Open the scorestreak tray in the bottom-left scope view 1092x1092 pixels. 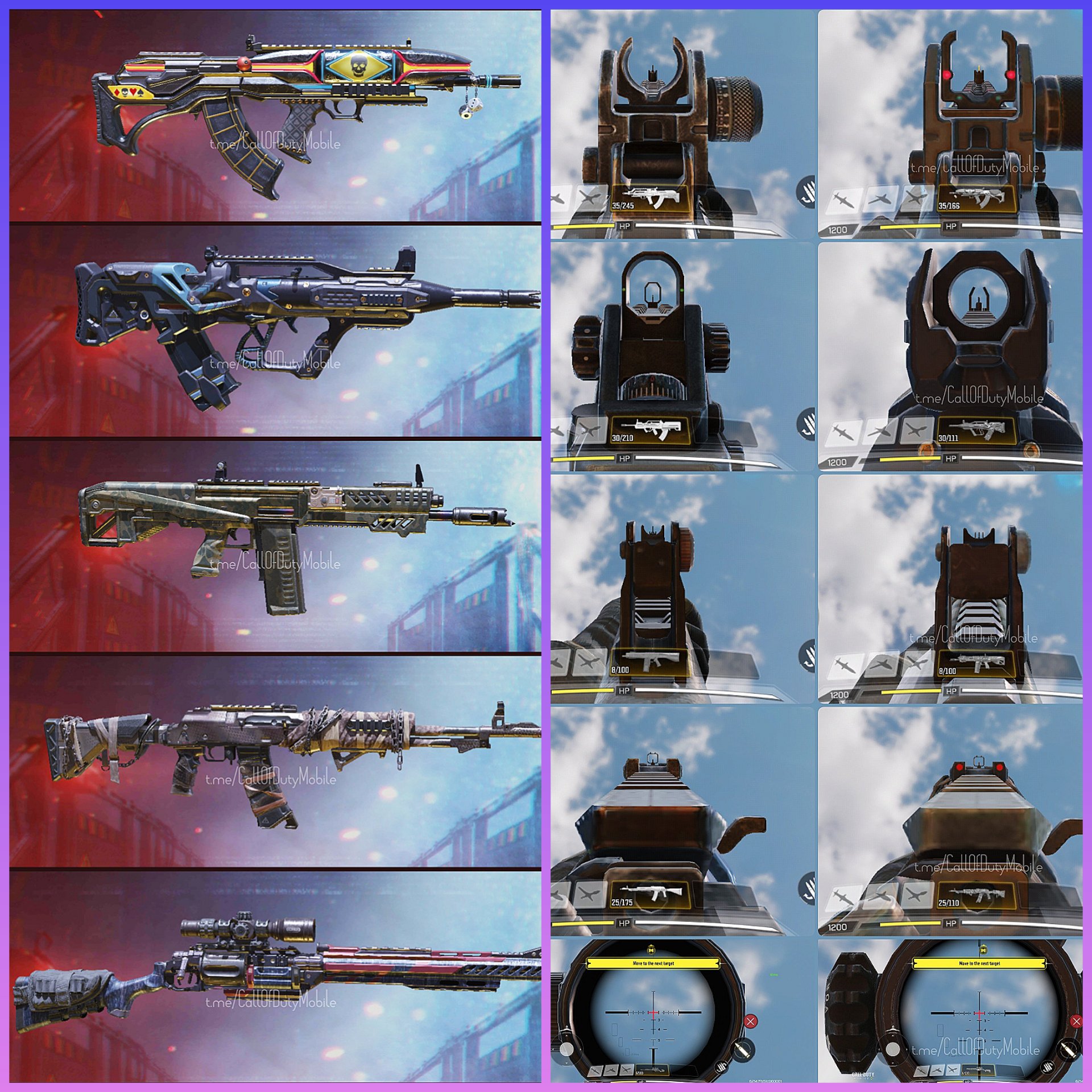[x=611, y=1070]
